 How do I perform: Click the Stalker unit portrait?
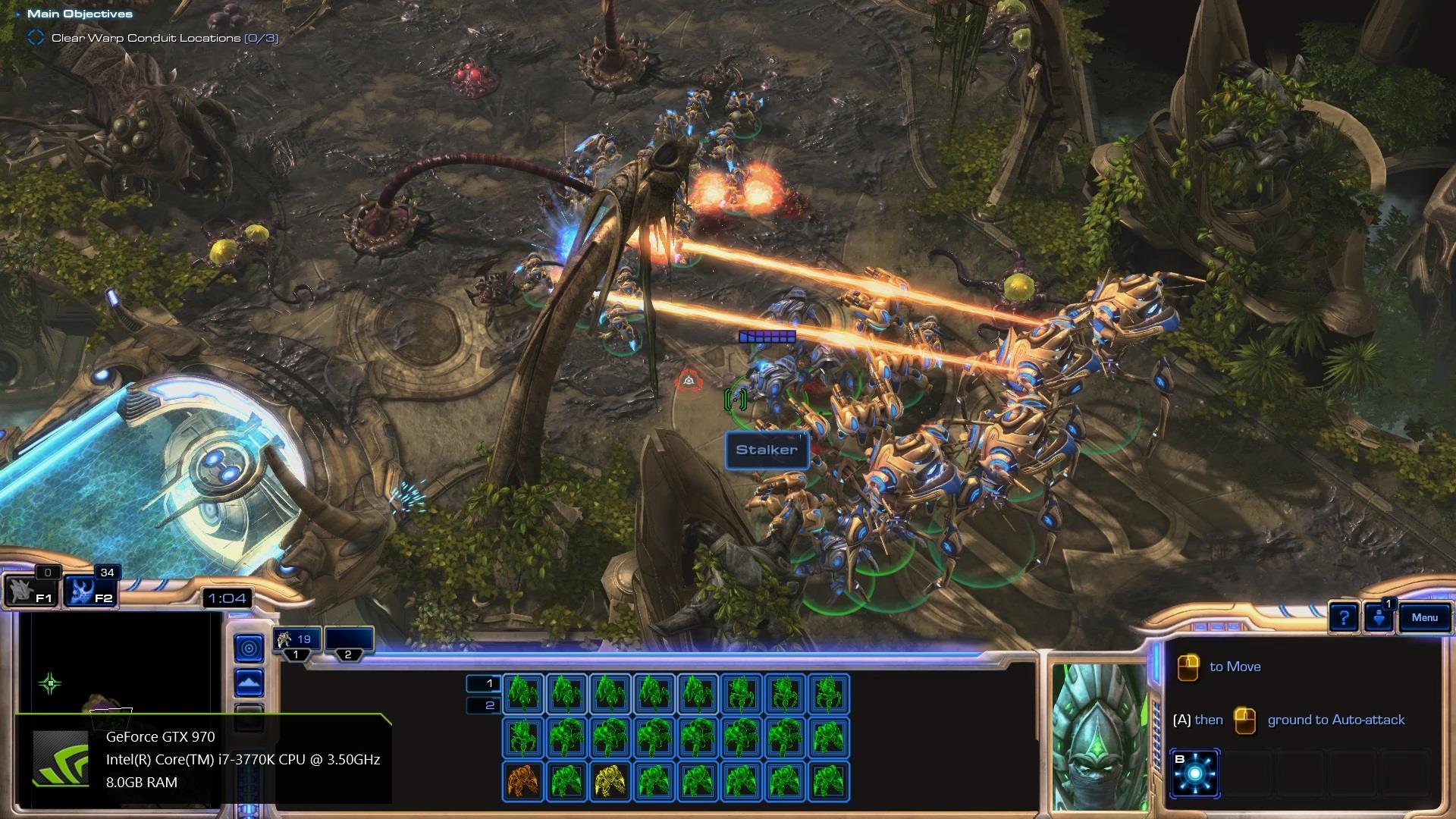coord(1099,736)
